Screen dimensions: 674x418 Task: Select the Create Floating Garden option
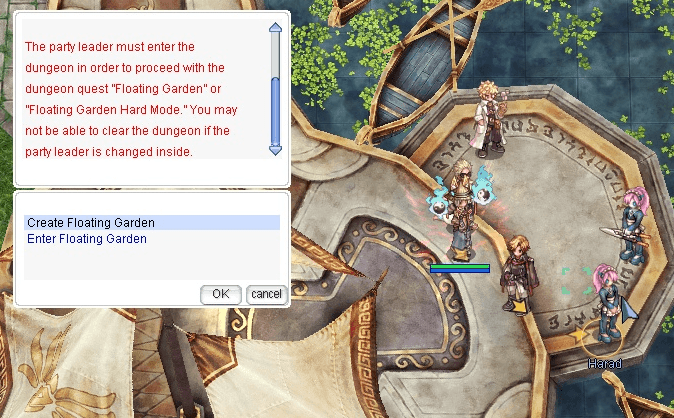coord(91,222)
